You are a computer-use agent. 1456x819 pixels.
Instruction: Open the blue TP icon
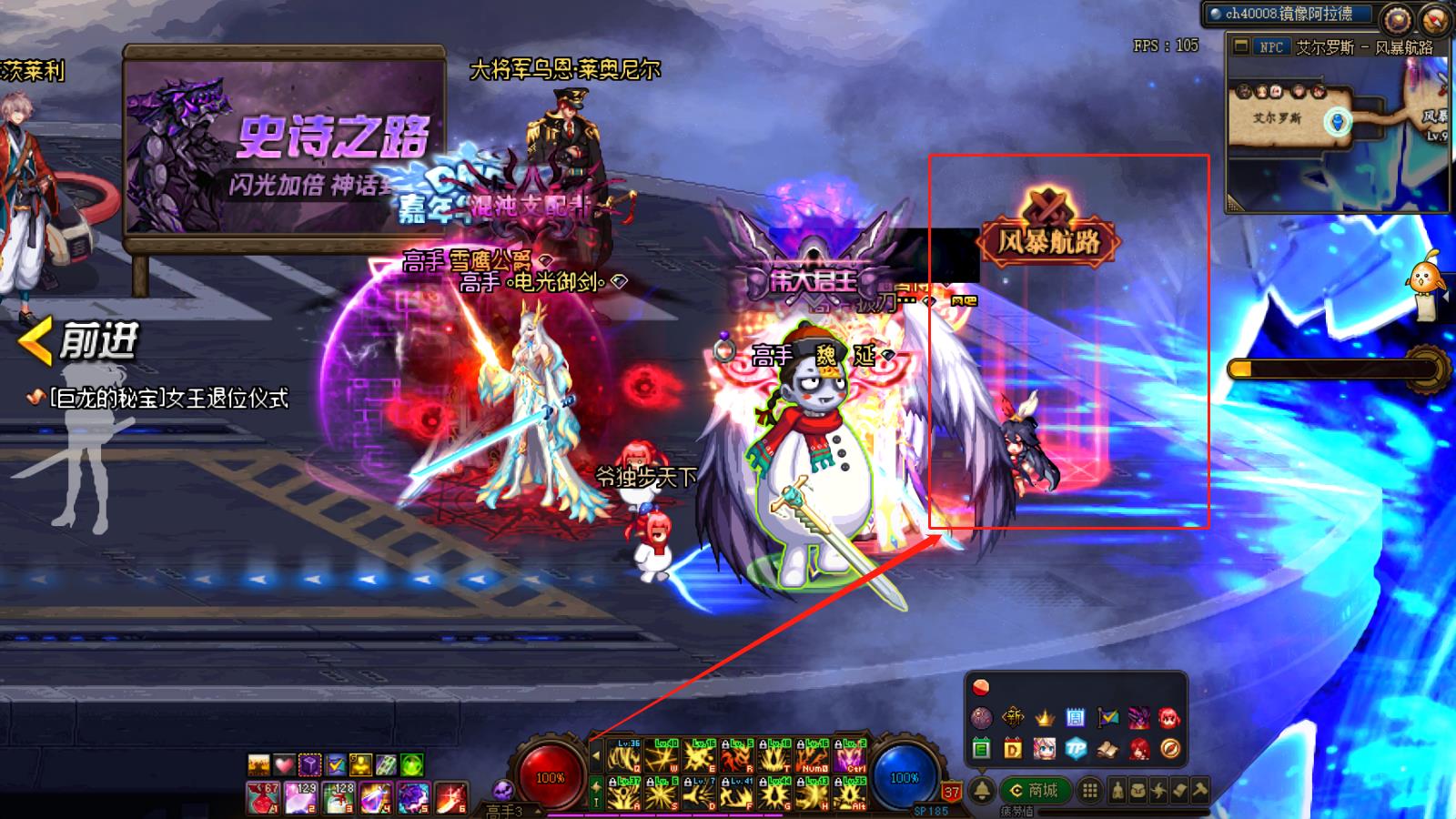[x=1076, y=749]
